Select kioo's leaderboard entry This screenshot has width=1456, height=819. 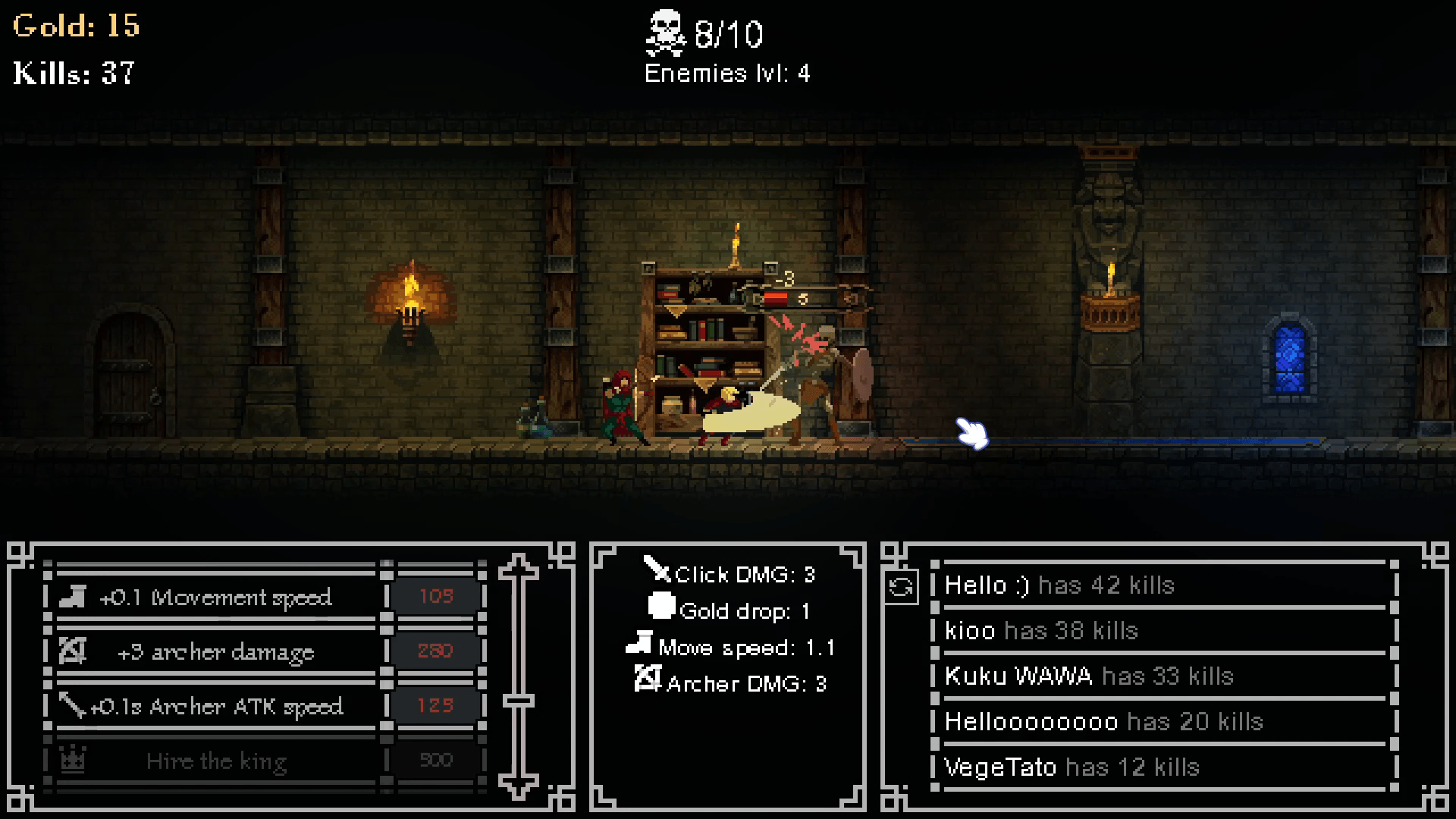click(1164, 631)
